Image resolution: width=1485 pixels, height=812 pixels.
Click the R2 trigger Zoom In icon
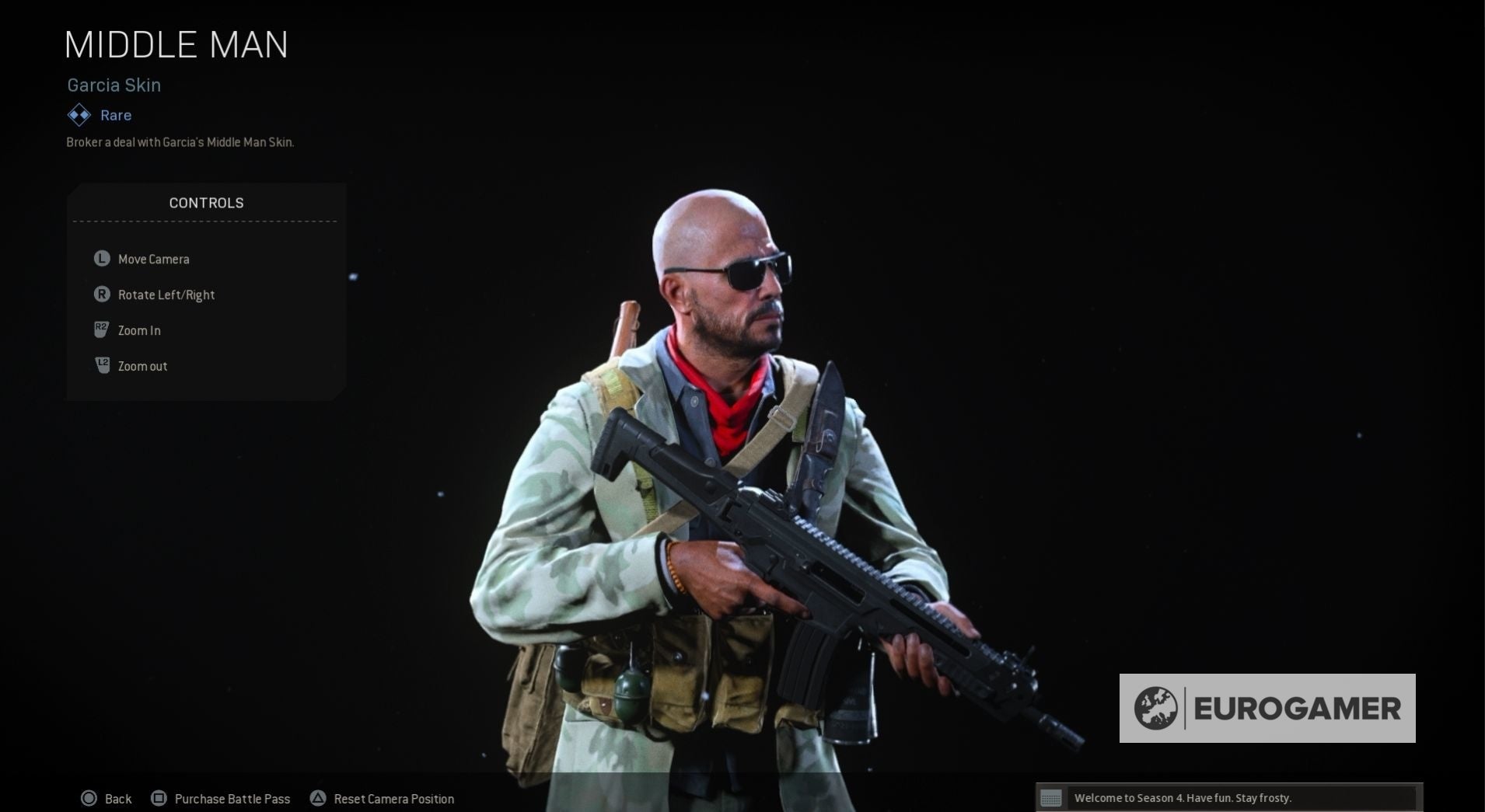pos(101,329)
